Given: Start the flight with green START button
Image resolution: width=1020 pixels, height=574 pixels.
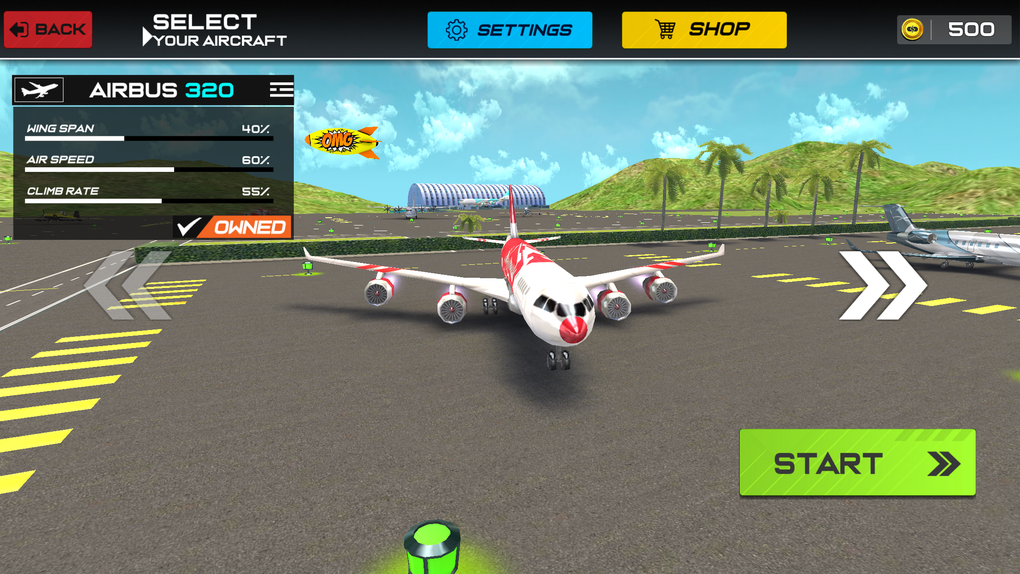Looking at the screenshot, I should point(857,463).
